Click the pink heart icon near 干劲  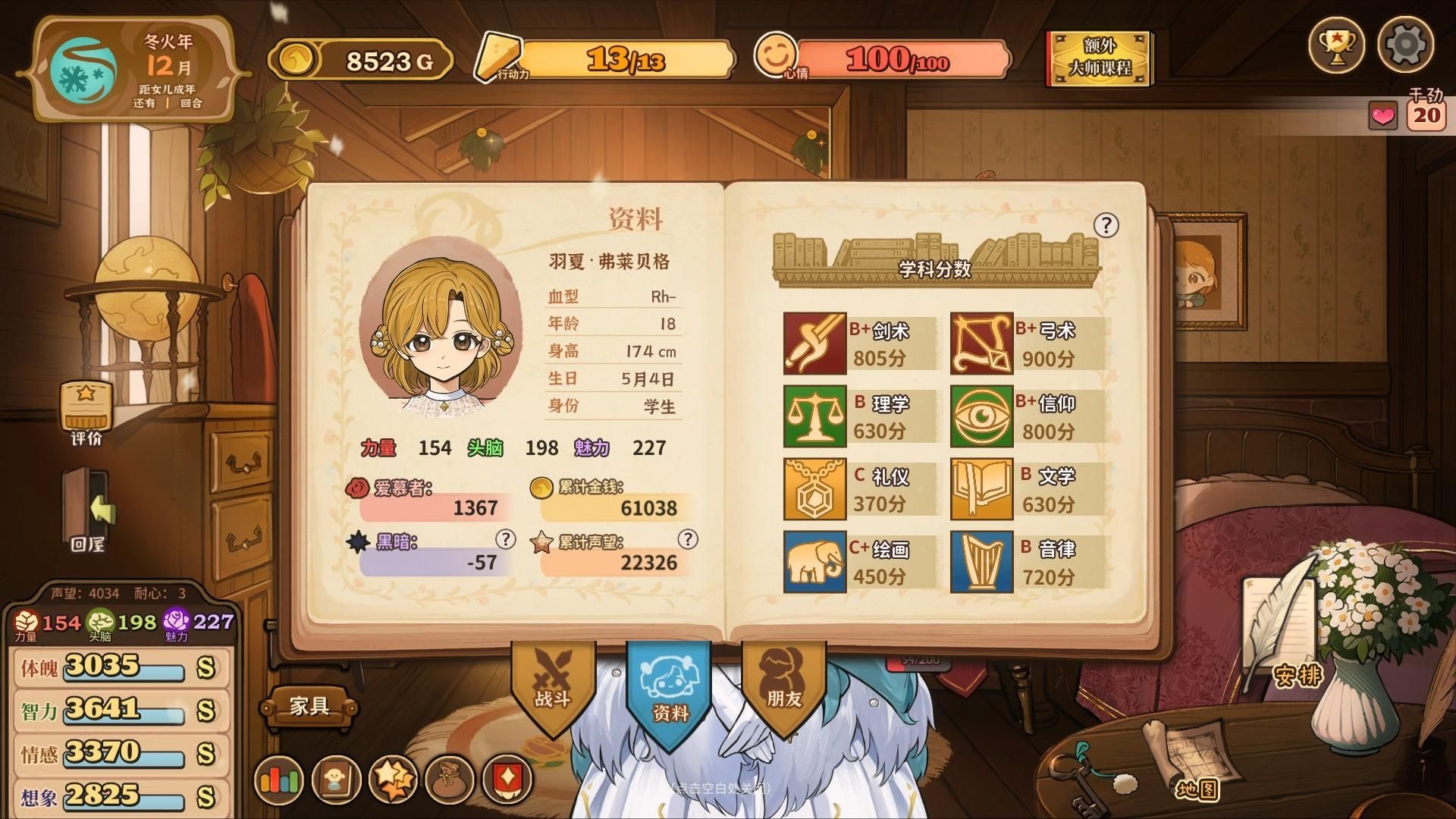[1382, 116]
